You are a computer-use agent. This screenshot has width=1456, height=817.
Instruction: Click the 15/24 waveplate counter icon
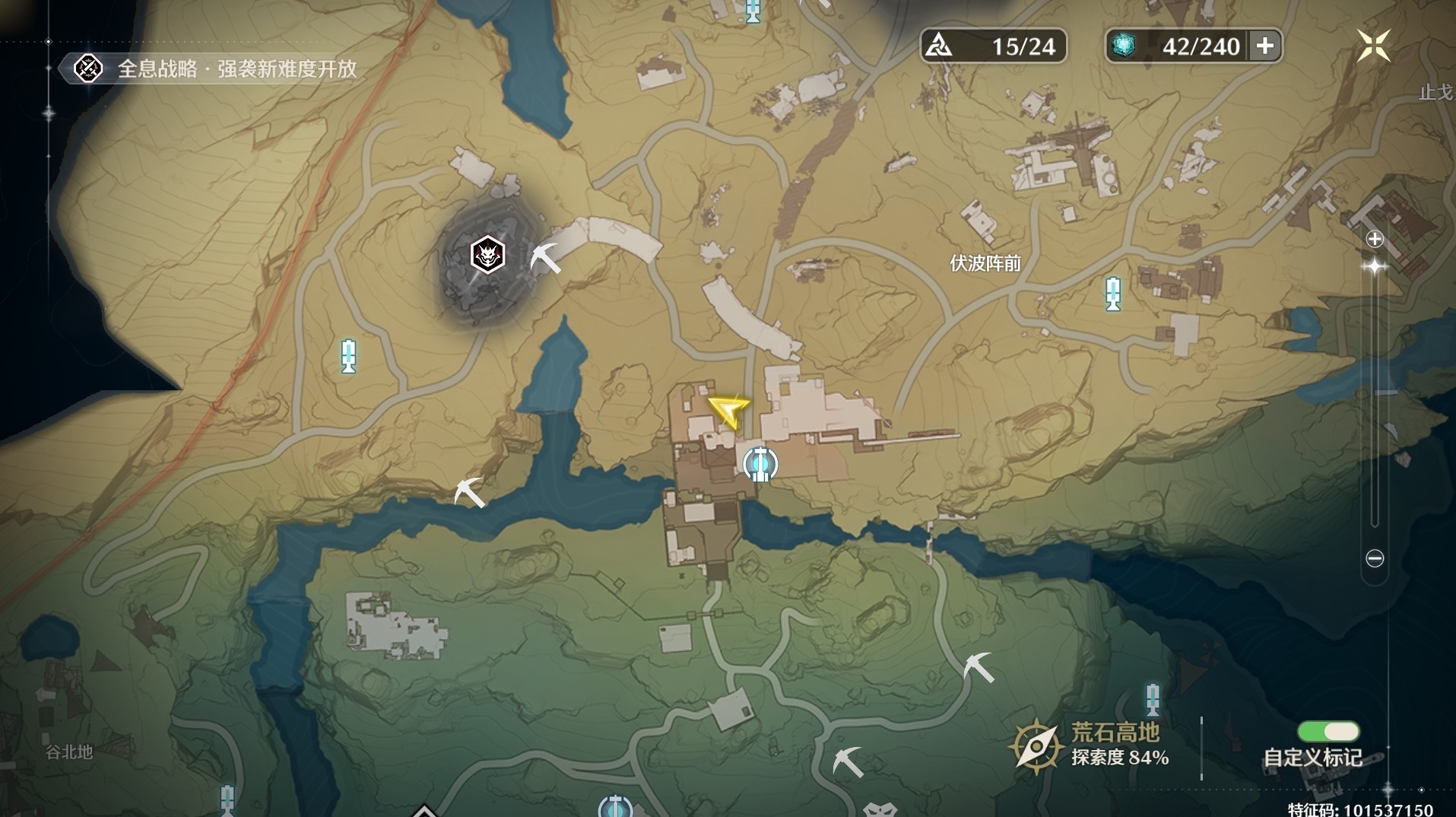tap(940, 46)
